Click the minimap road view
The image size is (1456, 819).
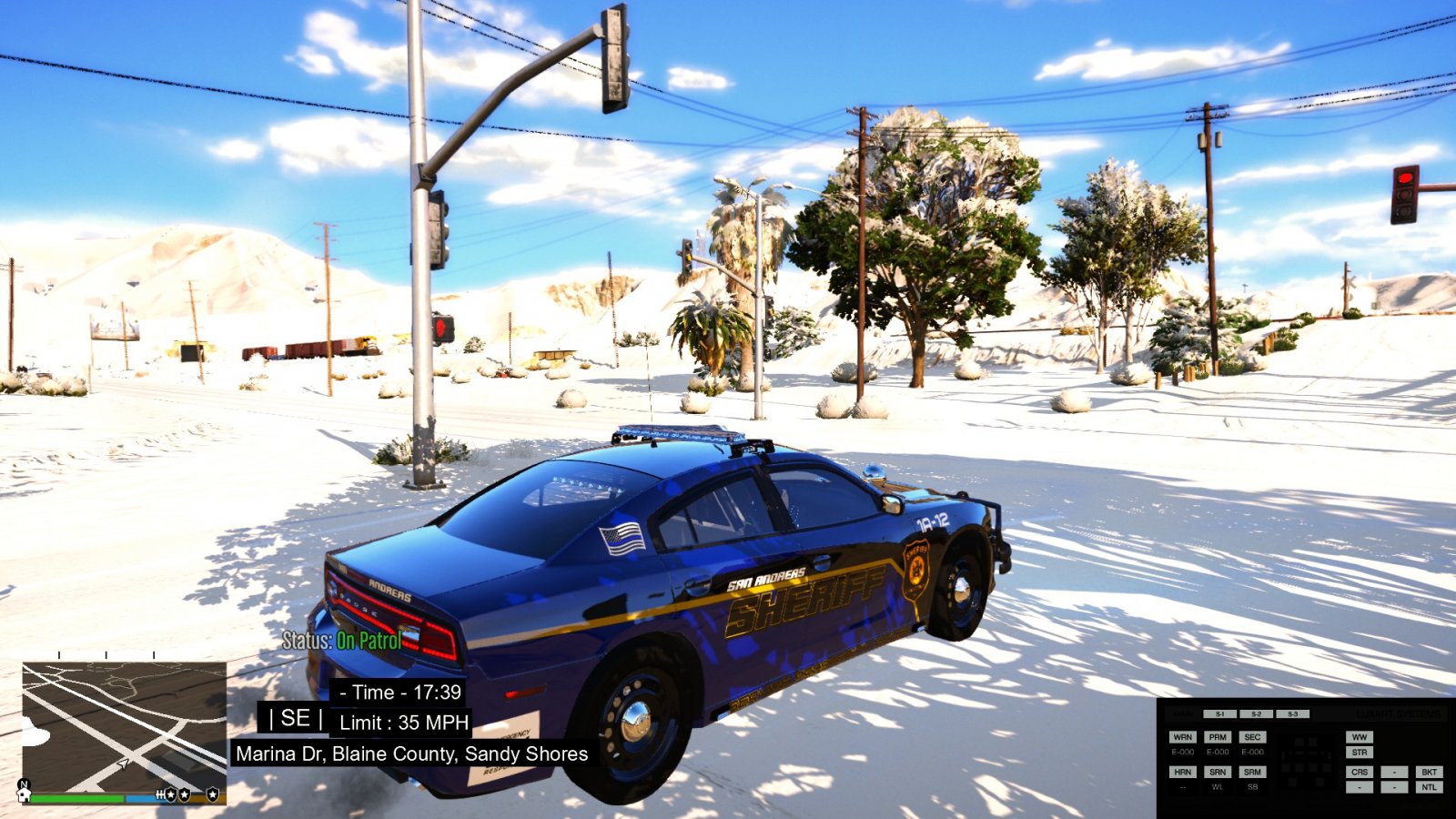pos(125,726)
